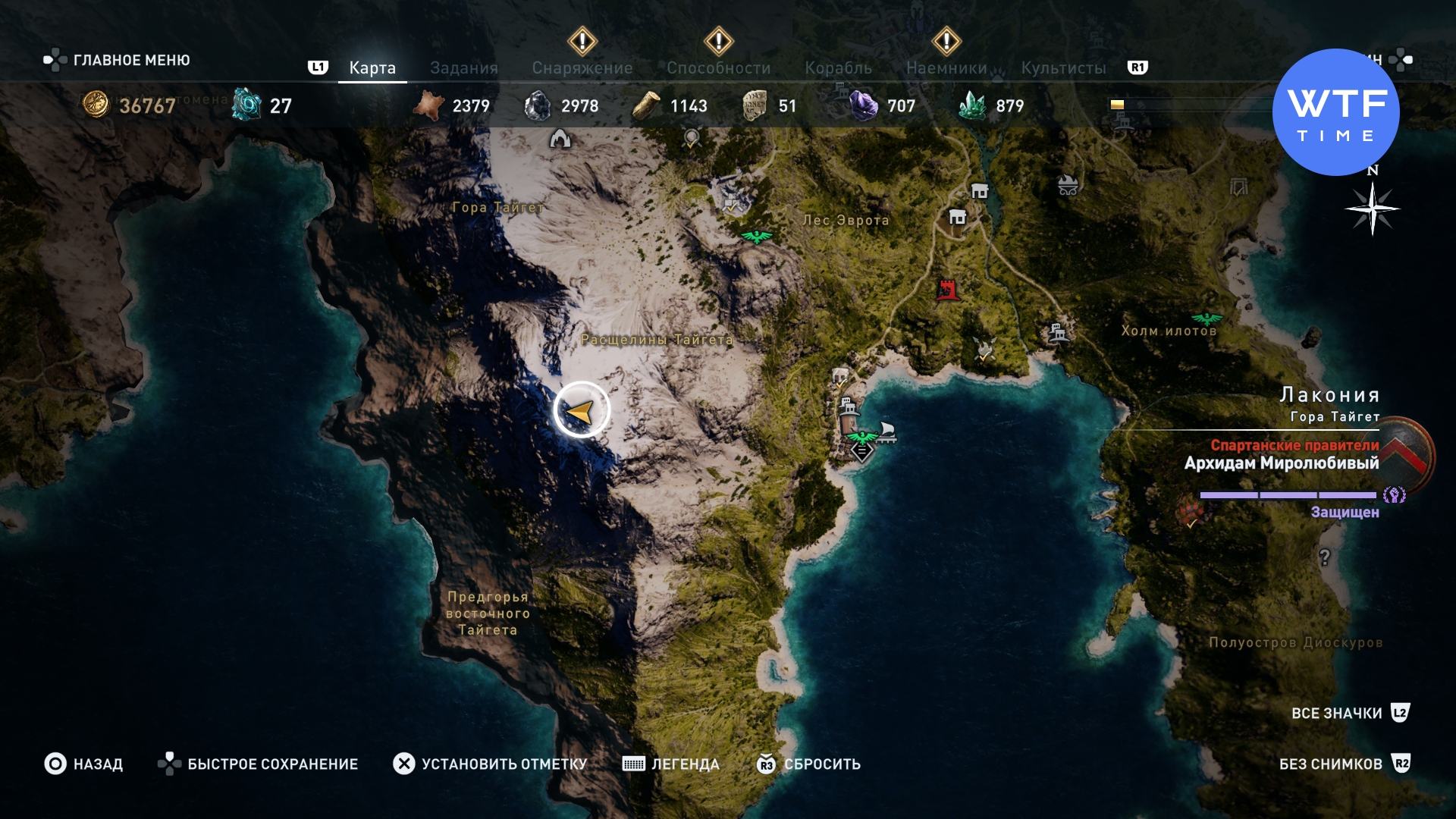The image size is (1456, 819).
Task: Click the WTF Time channel logo
Action: 1335,112
